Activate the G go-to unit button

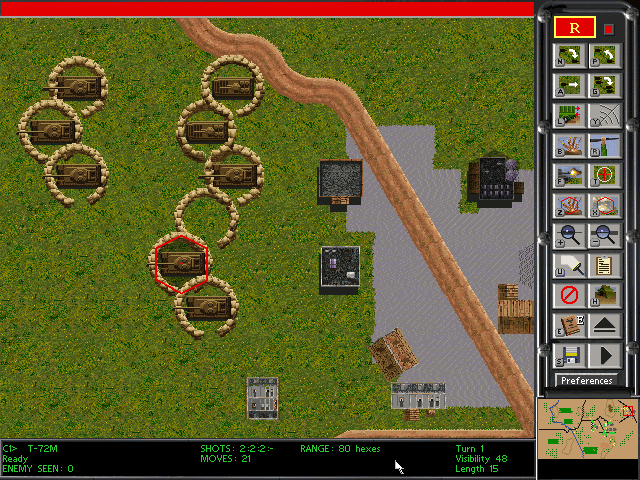tap(603, 86)
